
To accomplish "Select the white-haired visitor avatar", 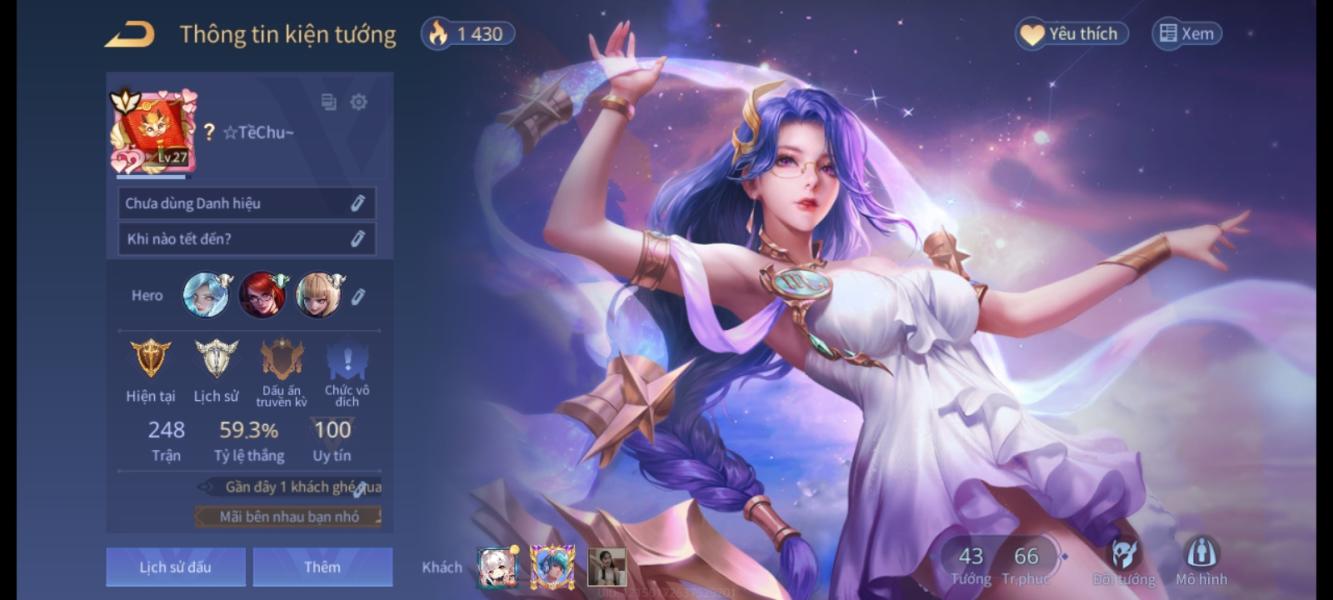I will pos(496,567).
